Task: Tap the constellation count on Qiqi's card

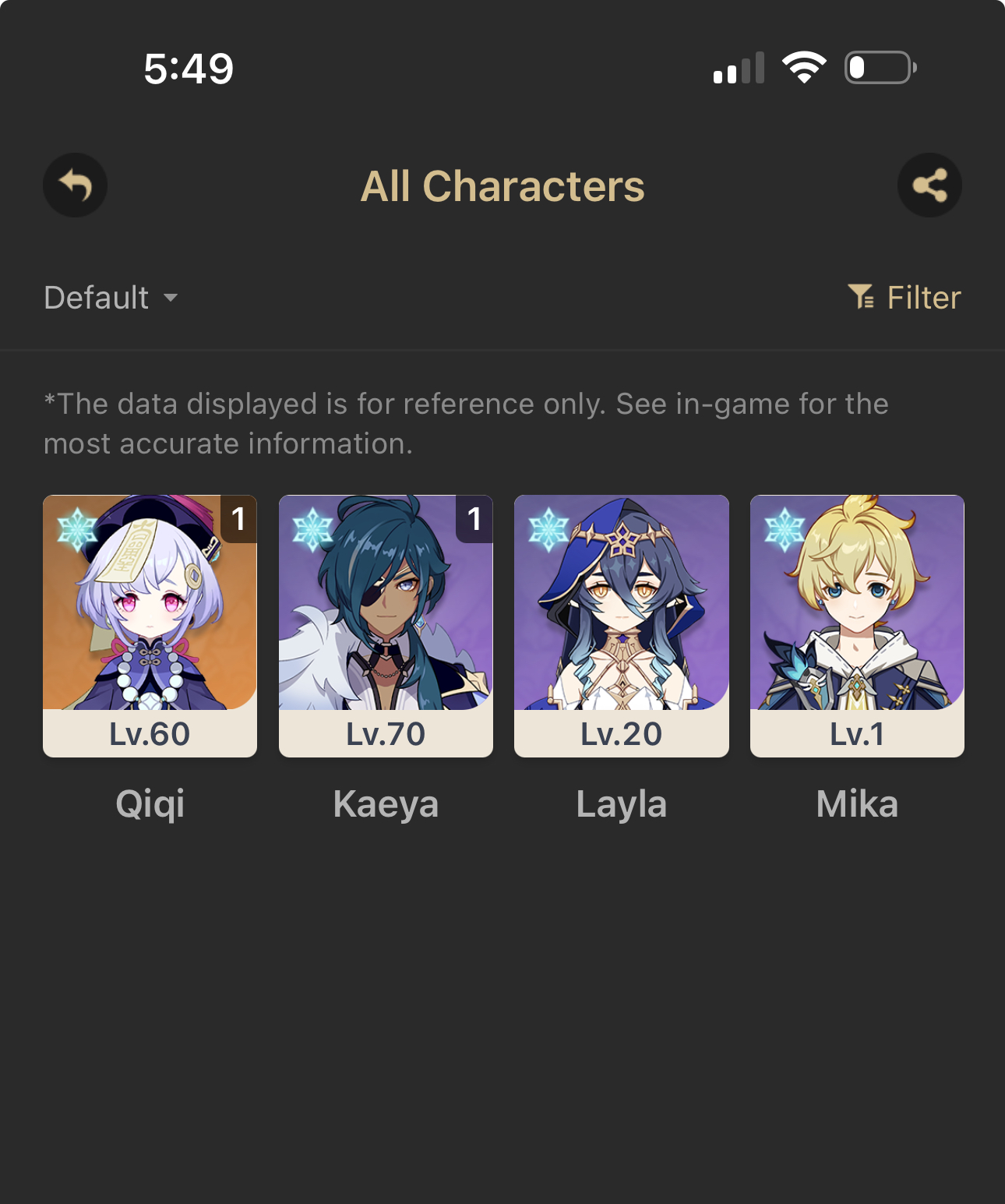Action: [238, 521]
